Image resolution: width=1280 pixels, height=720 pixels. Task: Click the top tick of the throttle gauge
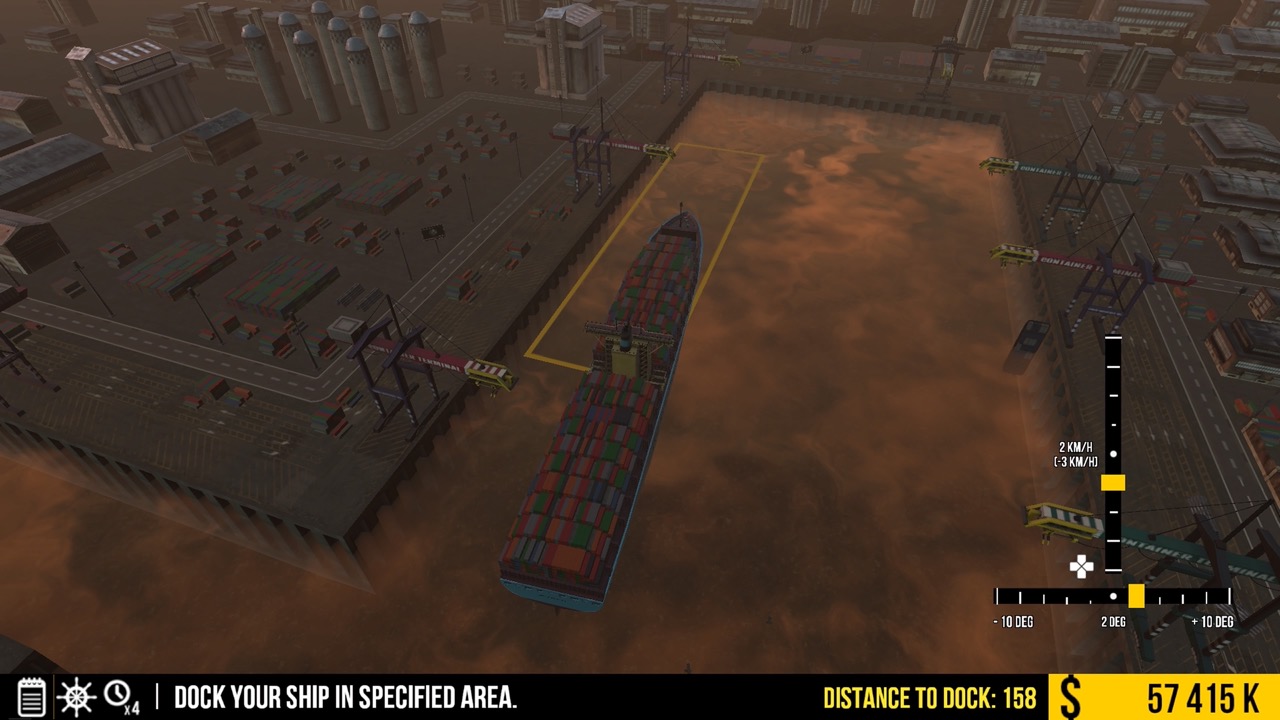click(x=1113, y=340)
